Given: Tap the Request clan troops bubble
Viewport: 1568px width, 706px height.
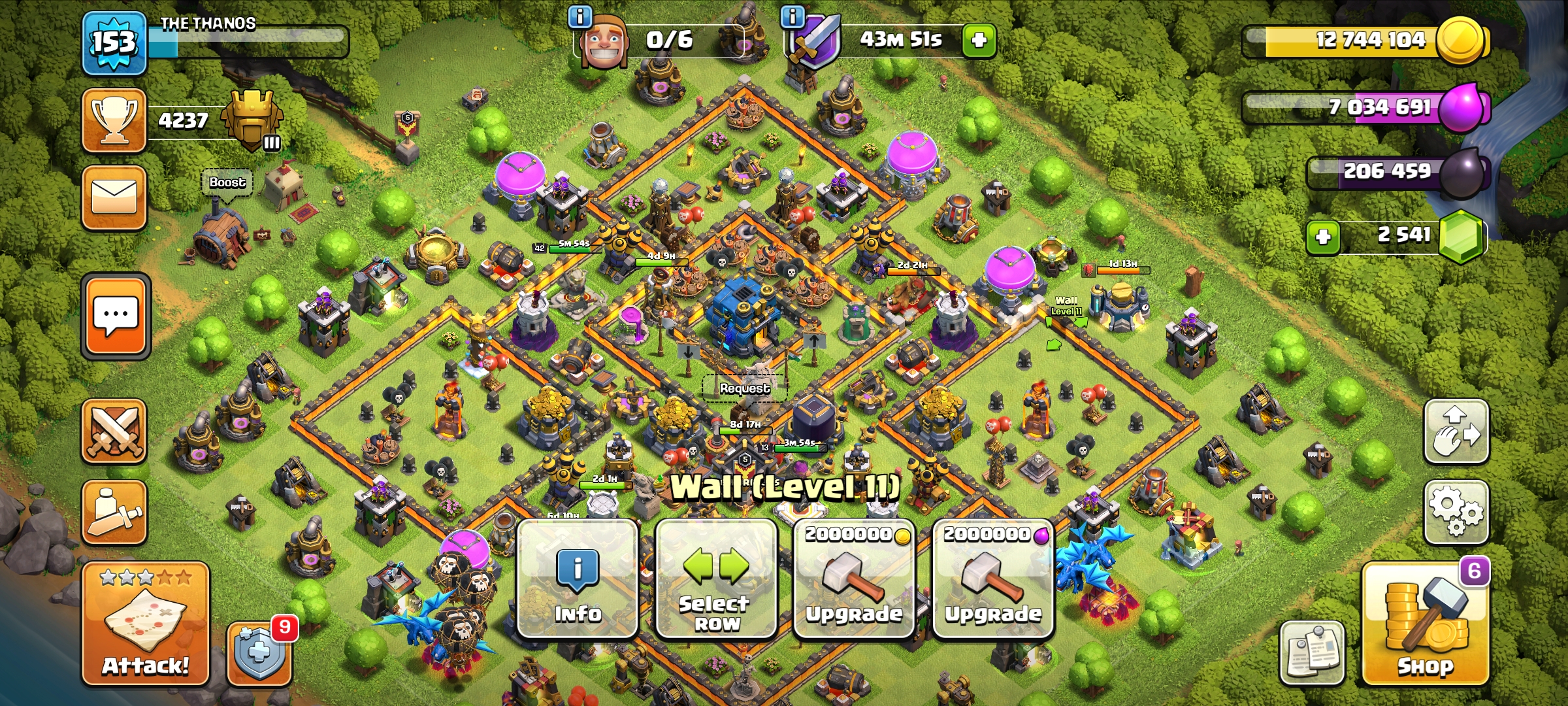Looking at the screenshot, I should [744, 388].
